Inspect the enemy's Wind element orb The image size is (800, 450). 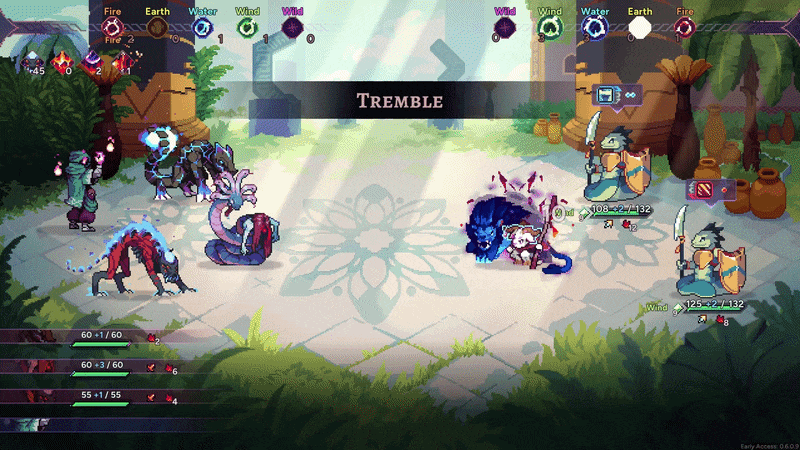tap(550, 29)
